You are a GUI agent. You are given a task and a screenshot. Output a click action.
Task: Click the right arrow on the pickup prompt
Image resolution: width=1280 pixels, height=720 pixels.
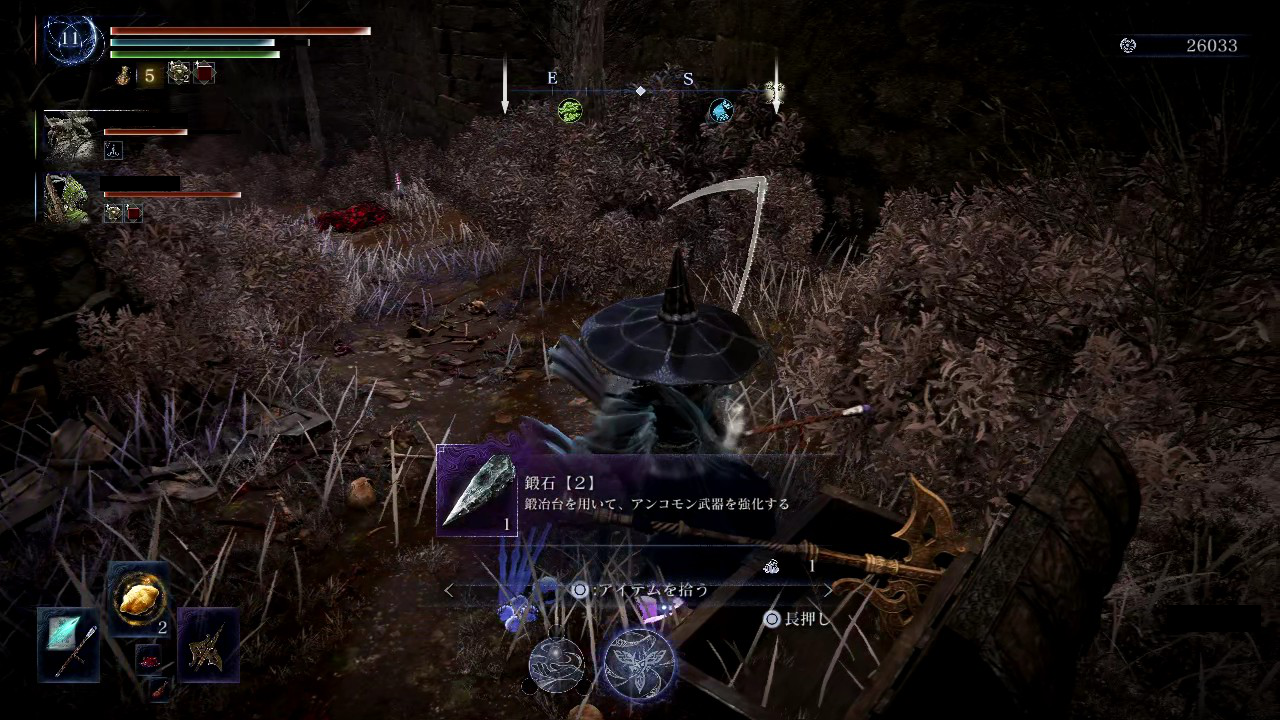pyautogui.click(x=827, y=590)
